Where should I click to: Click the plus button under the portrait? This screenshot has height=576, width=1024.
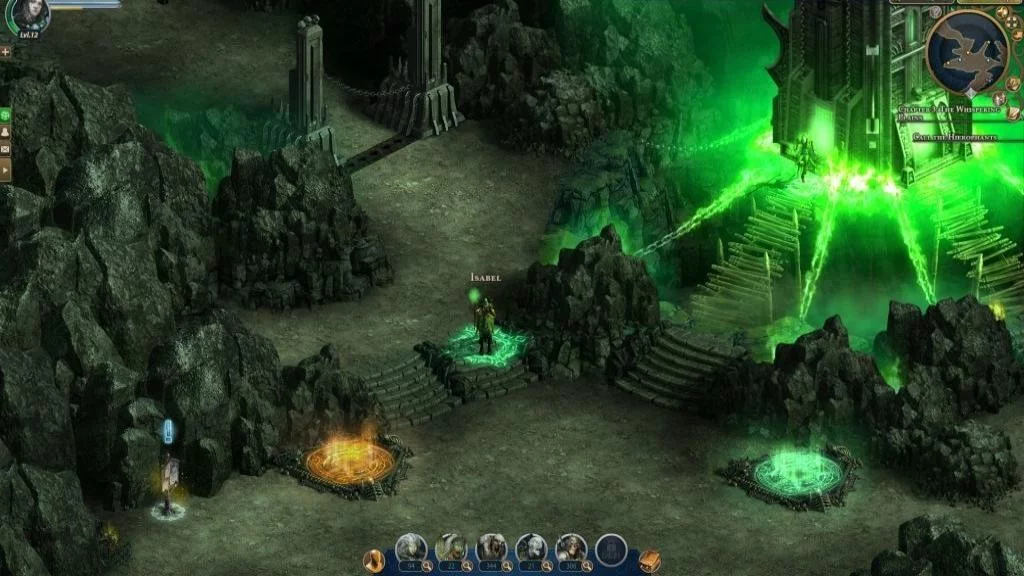click(x=6, y=50)
